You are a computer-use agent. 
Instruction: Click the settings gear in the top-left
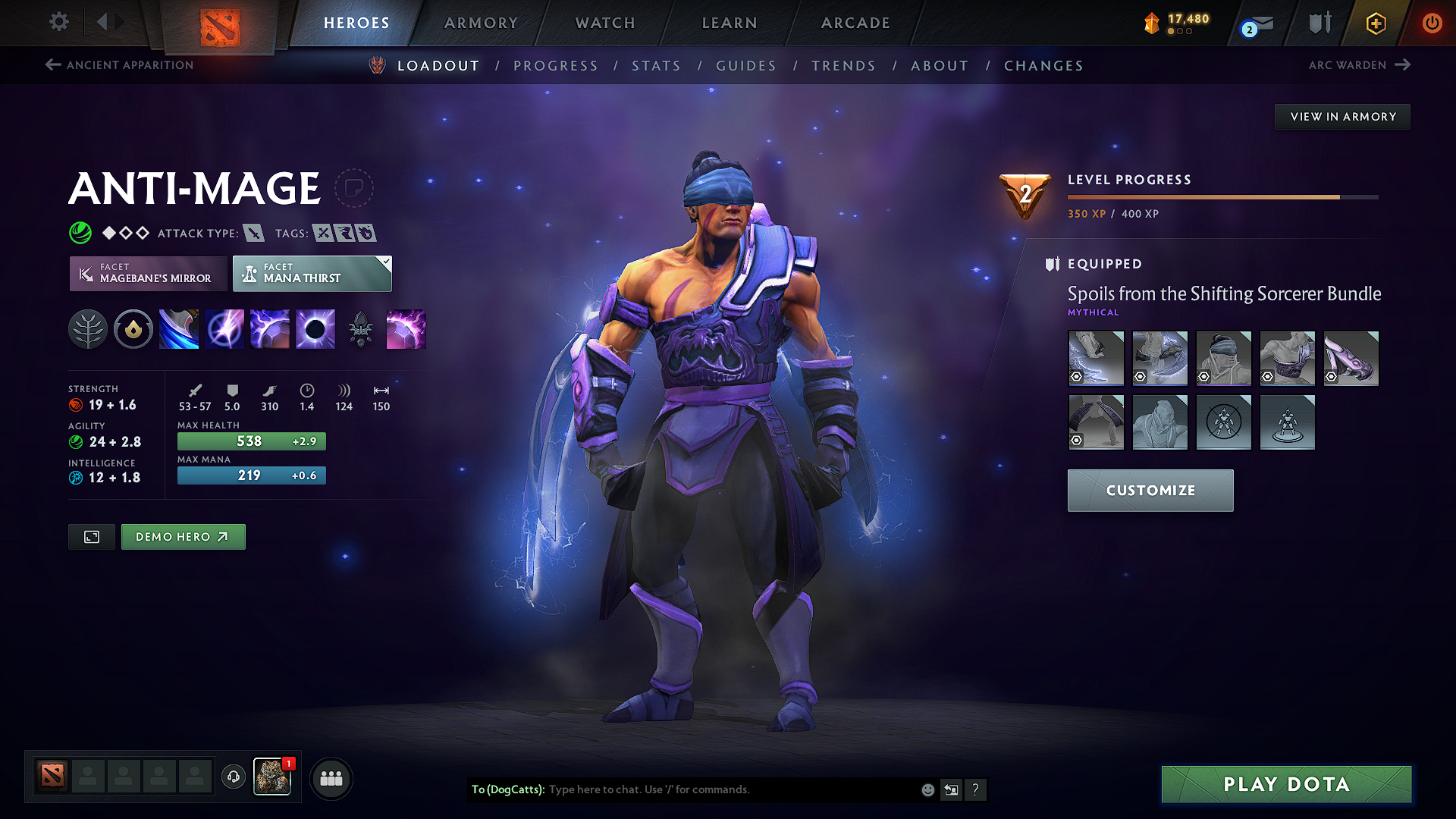click(58, 22)
